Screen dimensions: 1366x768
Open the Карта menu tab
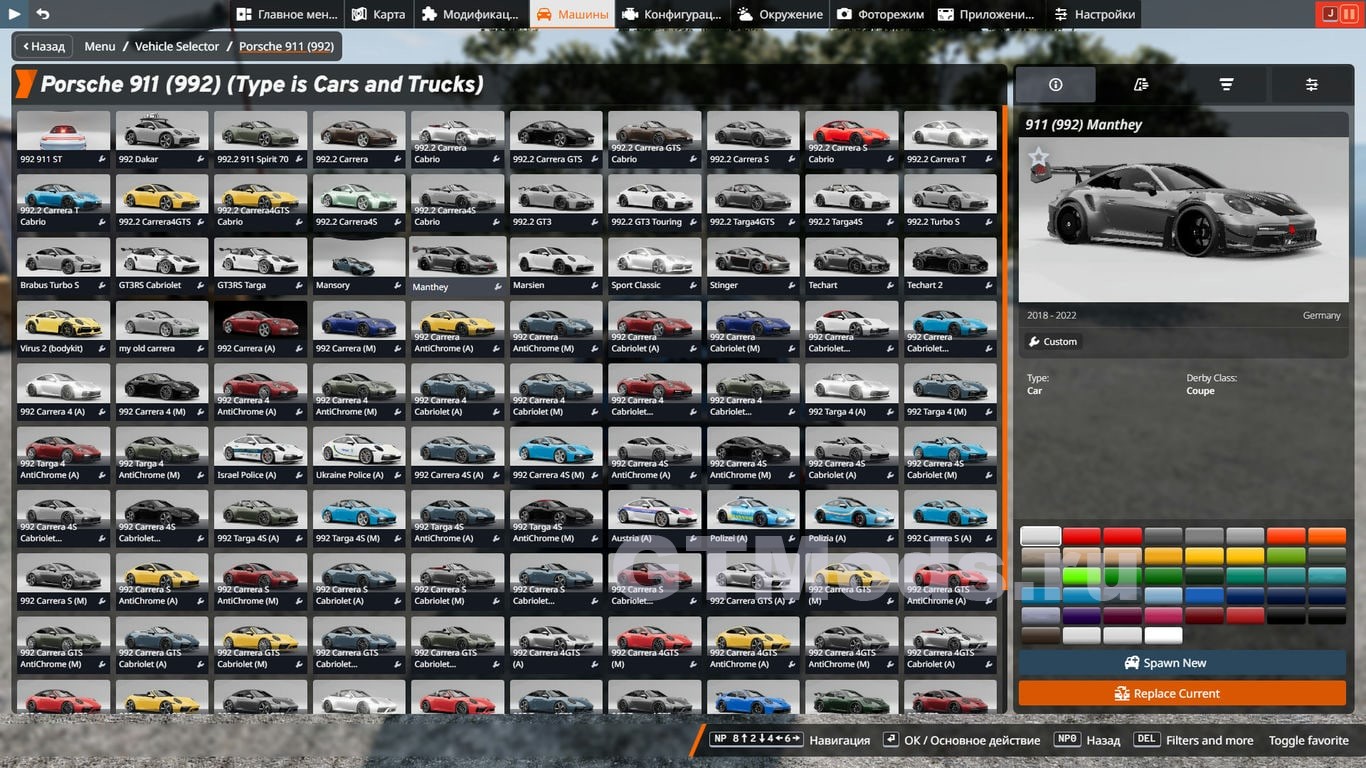click(x=380, y=14)
